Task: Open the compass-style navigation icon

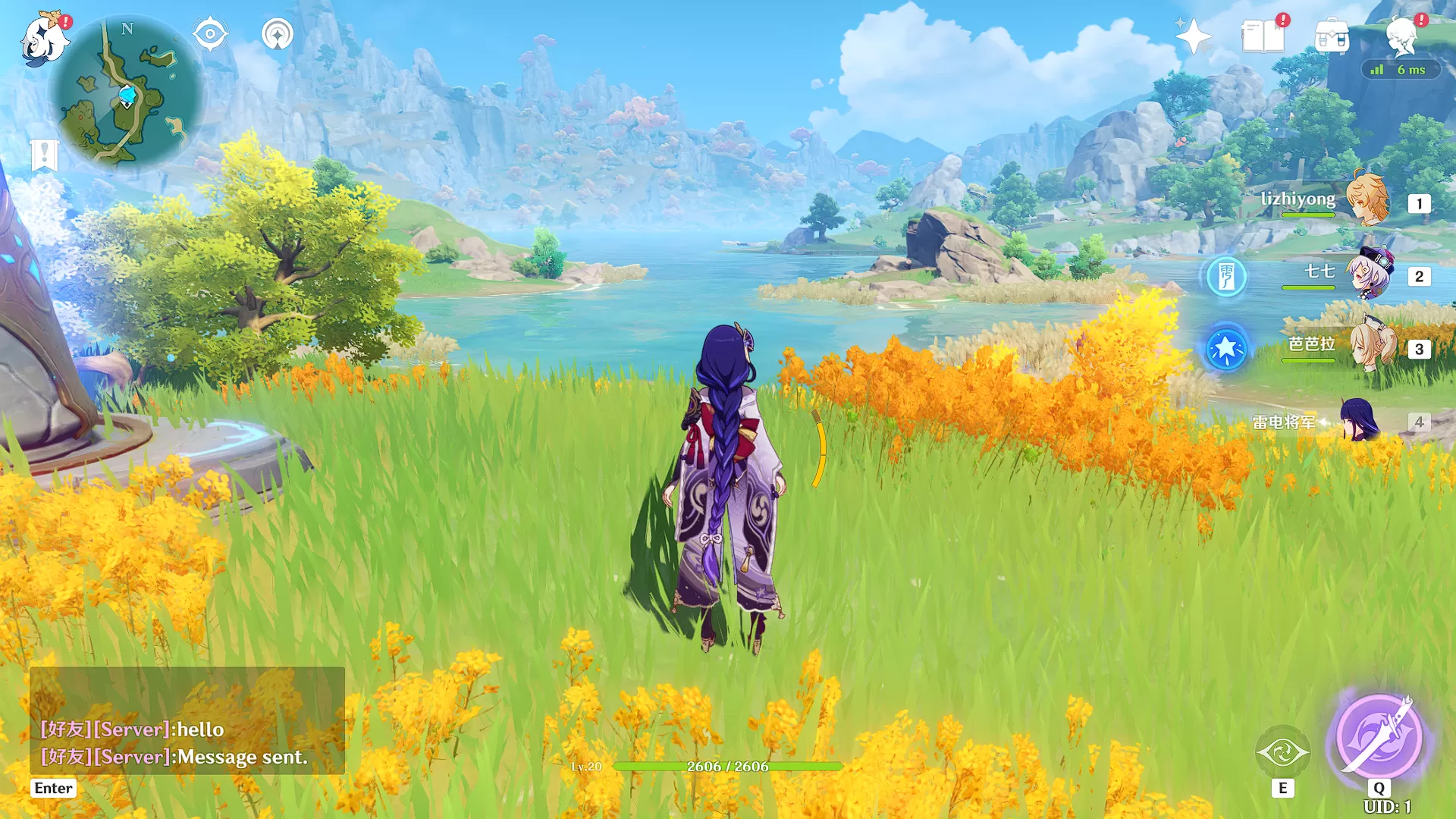Action: pyautogui.click(x=210, y=34)
